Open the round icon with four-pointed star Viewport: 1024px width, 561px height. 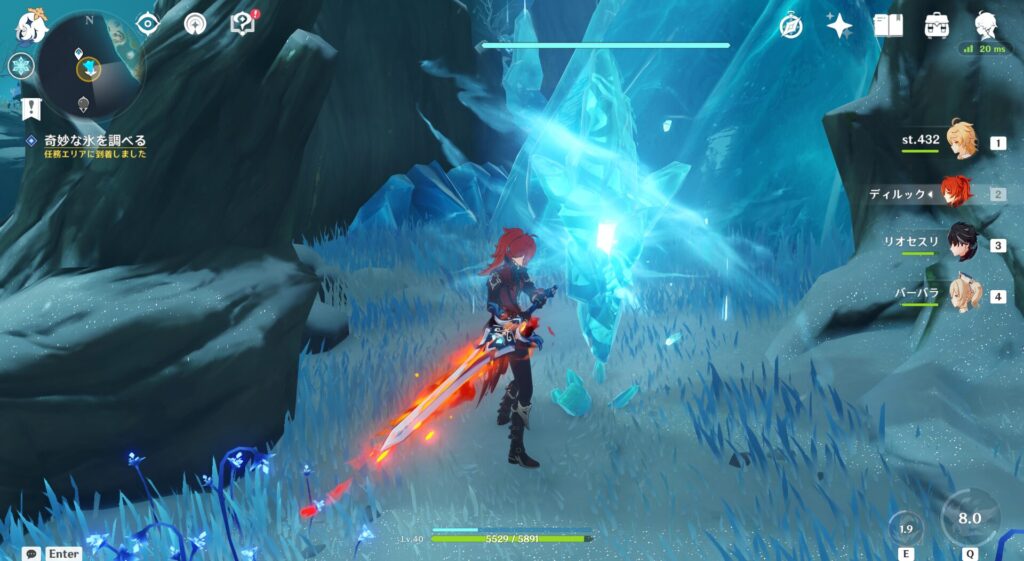(195, 24)
